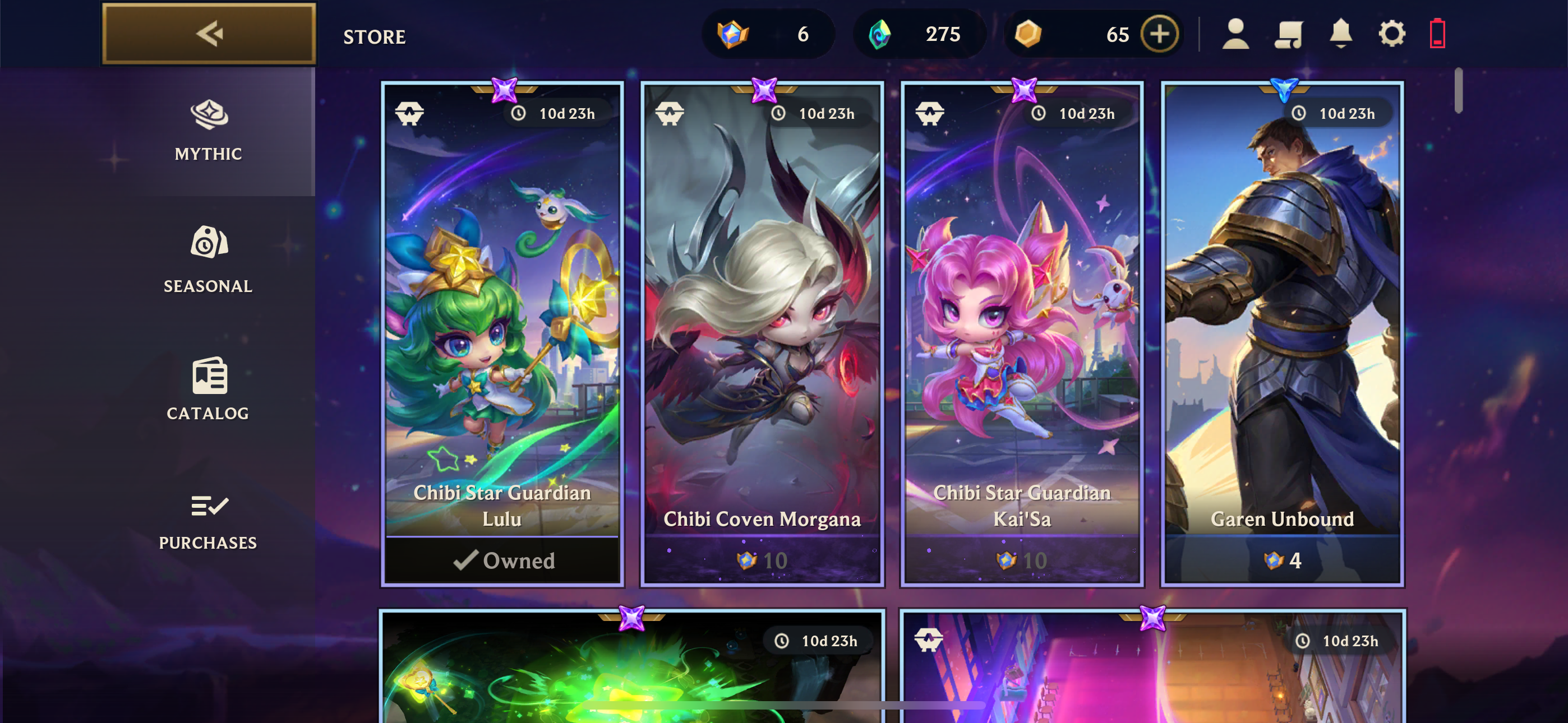Viewport: 1568px width, 723px height.
Task: Add more gold coins with the plus button
Action: pyautogui.click(x=1159, y=34)
